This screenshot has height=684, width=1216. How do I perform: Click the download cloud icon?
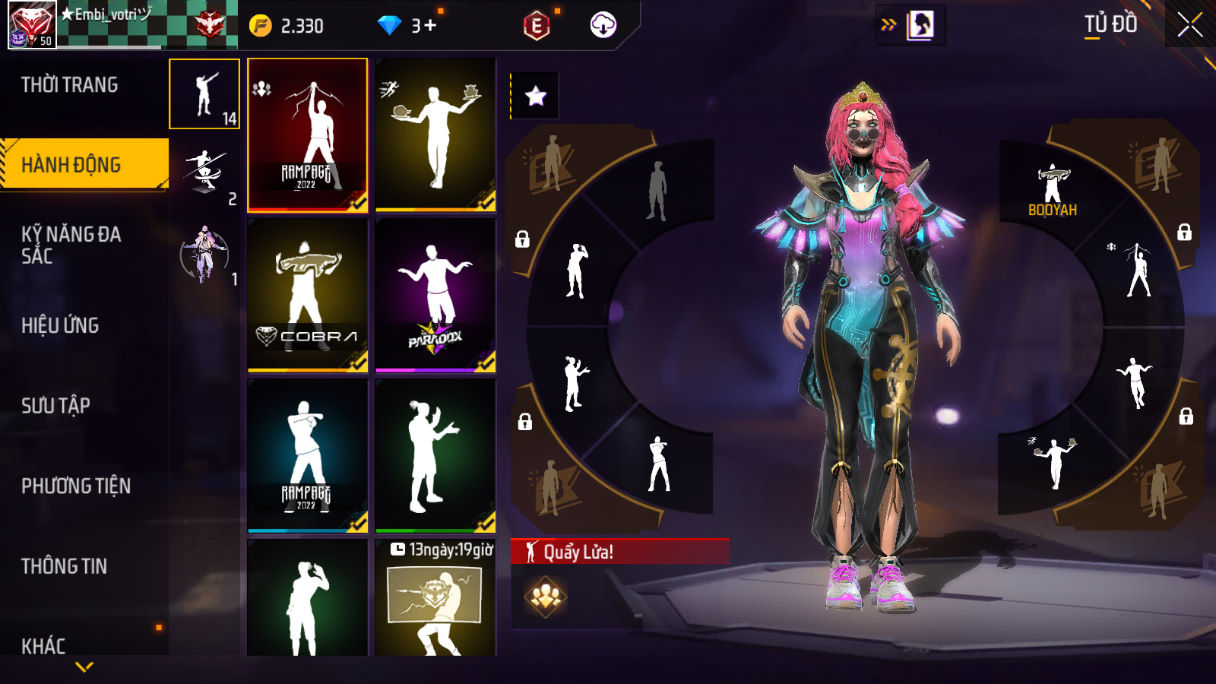pos(603,26)
